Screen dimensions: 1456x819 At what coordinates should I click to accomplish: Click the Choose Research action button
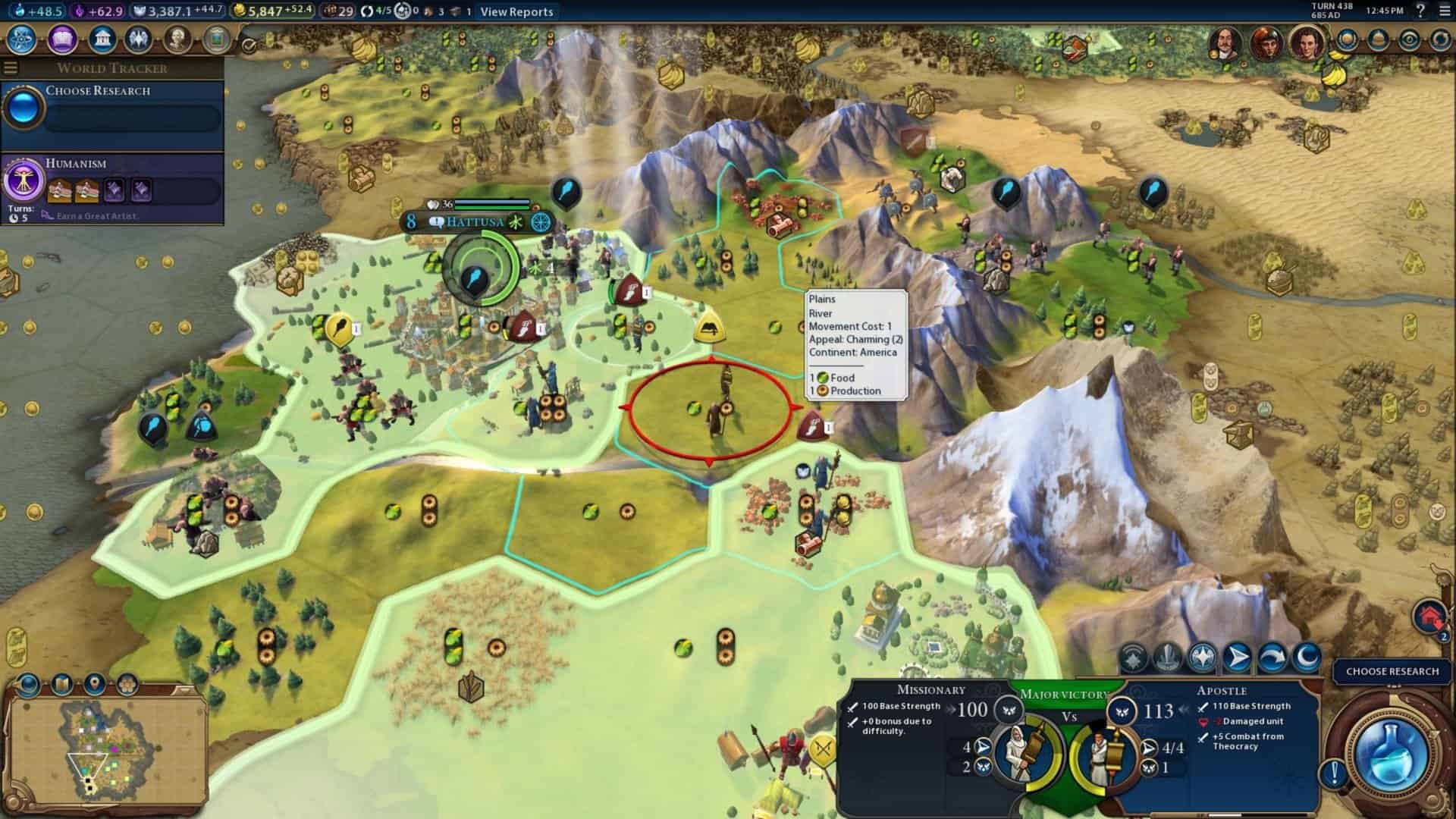coord(1392,671)
